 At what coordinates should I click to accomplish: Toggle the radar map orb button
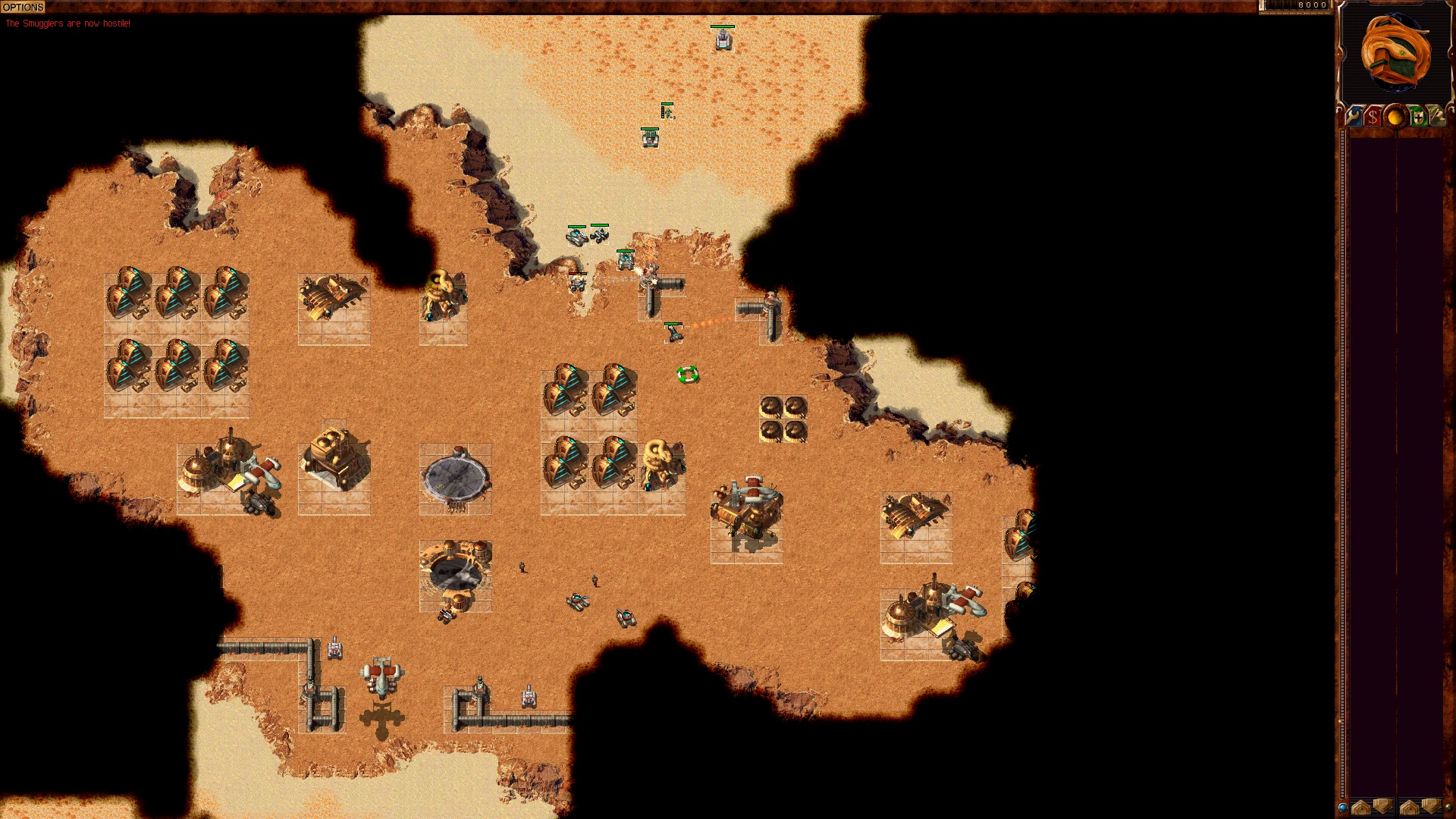(1395, 117)
